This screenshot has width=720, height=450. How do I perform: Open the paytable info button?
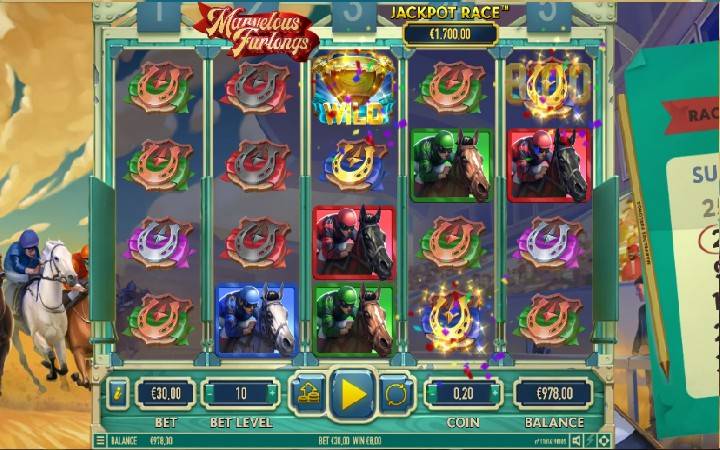118,393
